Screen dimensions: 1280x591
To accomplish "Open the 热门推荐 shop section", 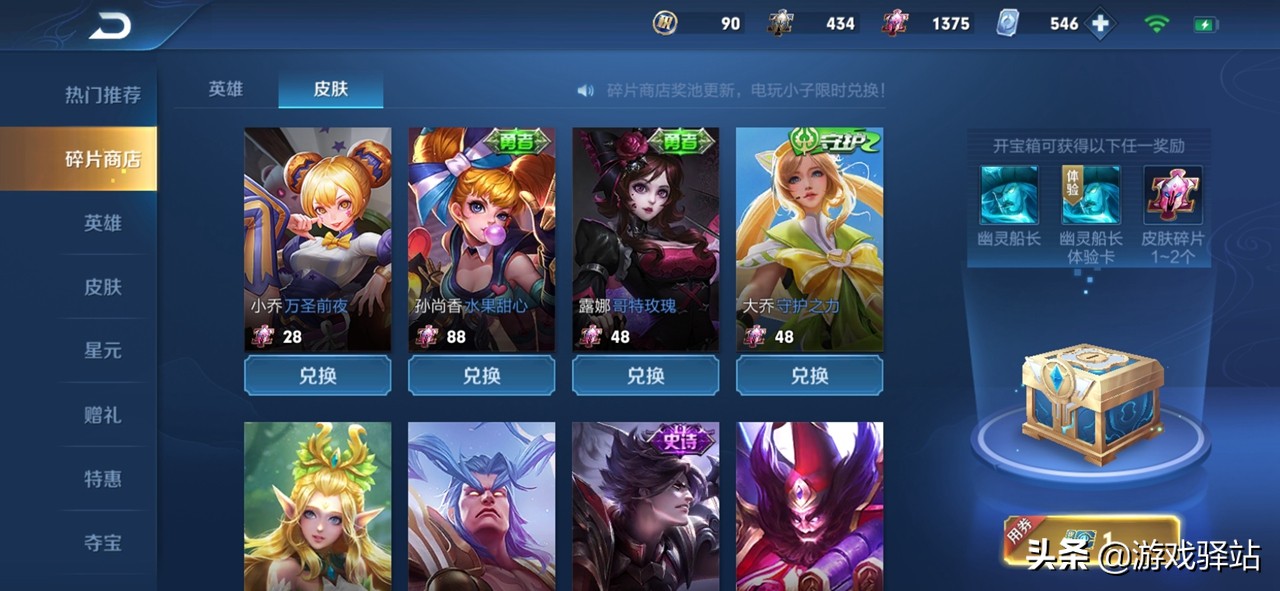I will 102,95.
